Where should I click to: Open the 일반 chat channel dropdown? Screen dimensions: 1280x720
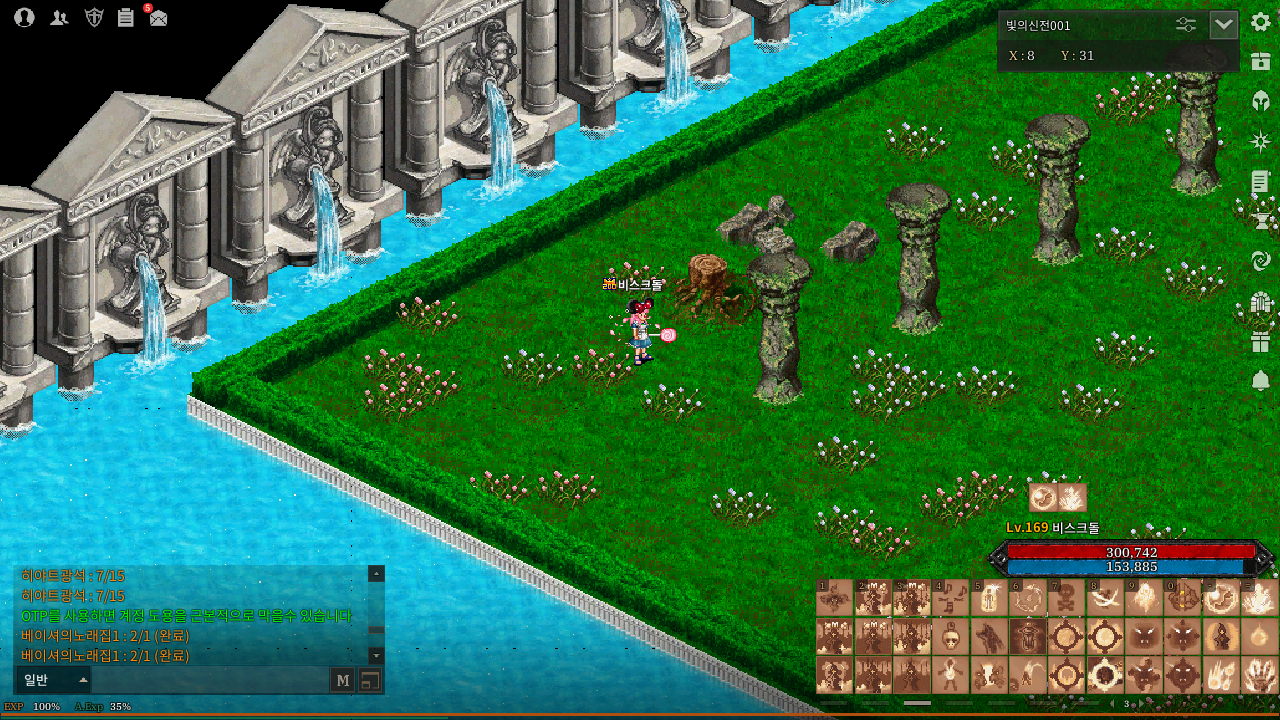click(52, 681)
